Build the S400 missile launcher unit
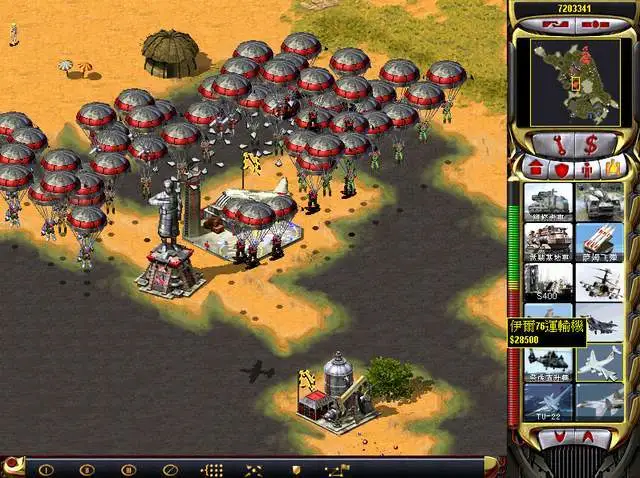The height and width of the screenshot is (478, 640). pos(547,281)
